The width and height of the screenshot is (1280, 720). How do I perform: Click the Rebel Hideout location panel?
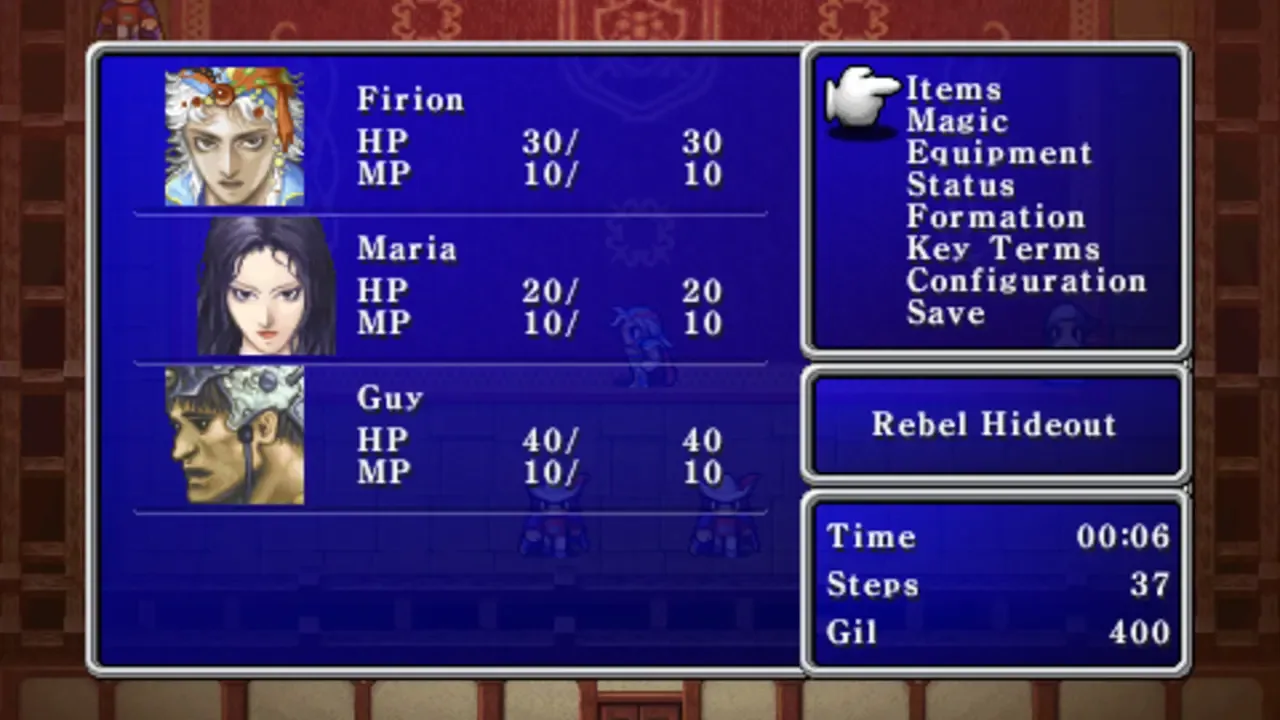coord(995,424)
